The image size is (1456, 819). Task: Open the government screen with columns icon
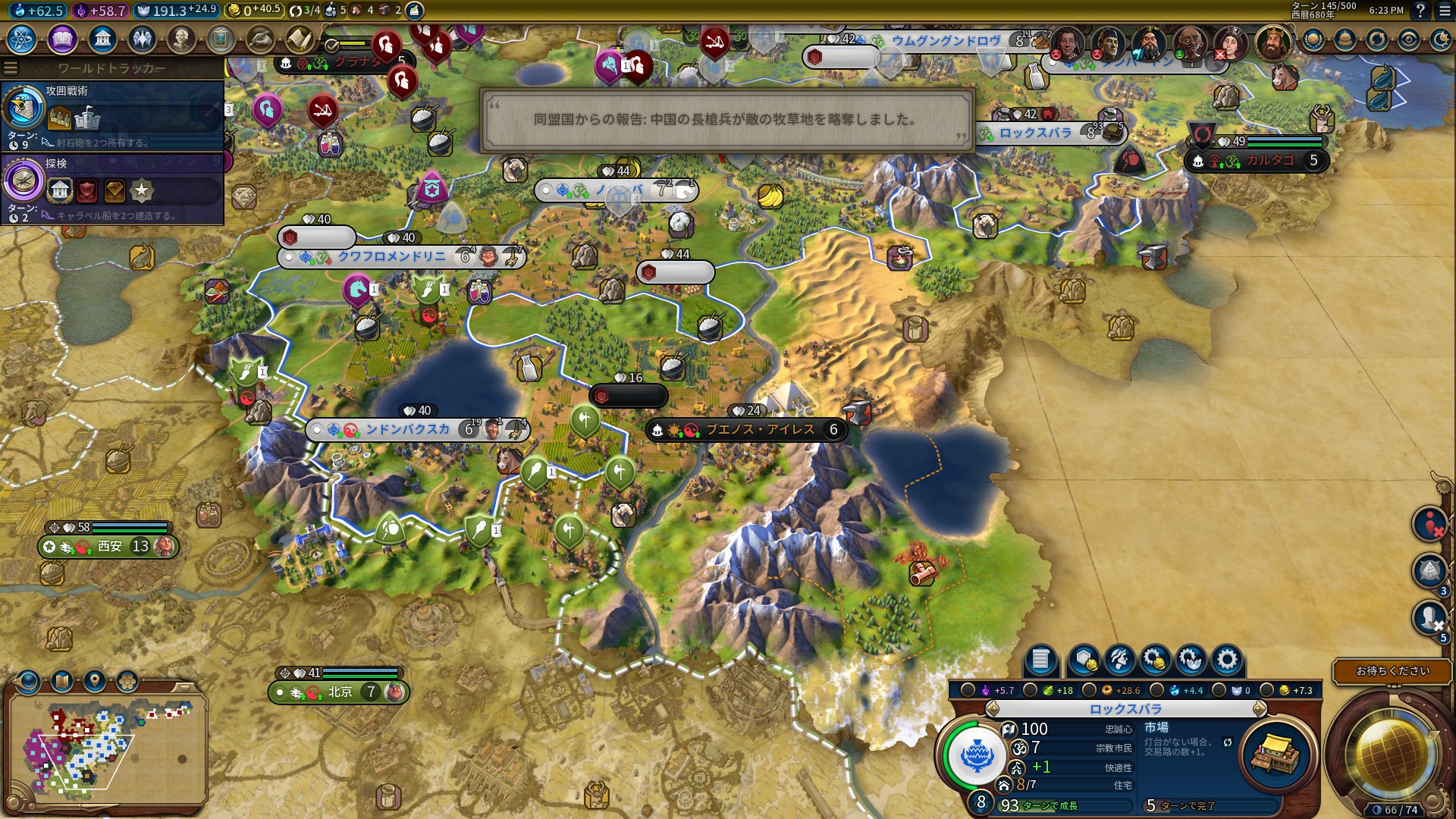[x=102, y=39]
